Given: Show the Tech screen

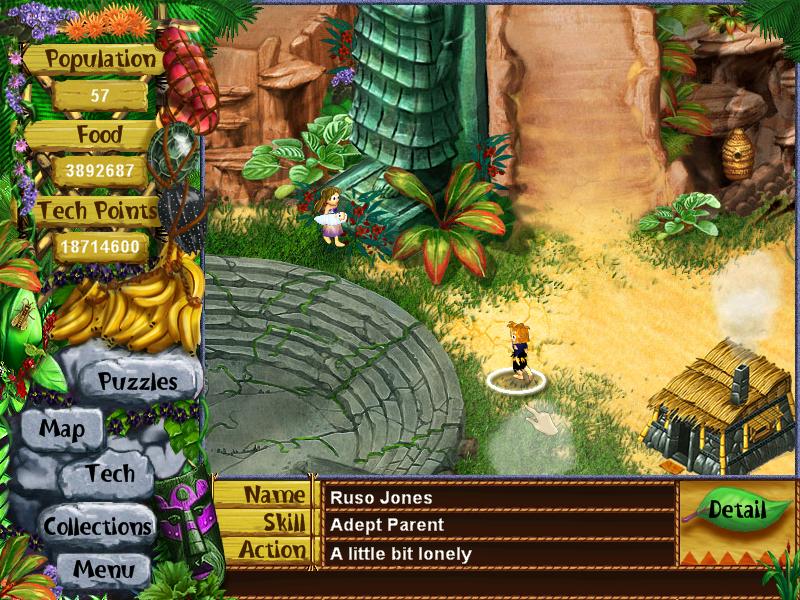Looking at the screenshot, I should pos(109,473).
